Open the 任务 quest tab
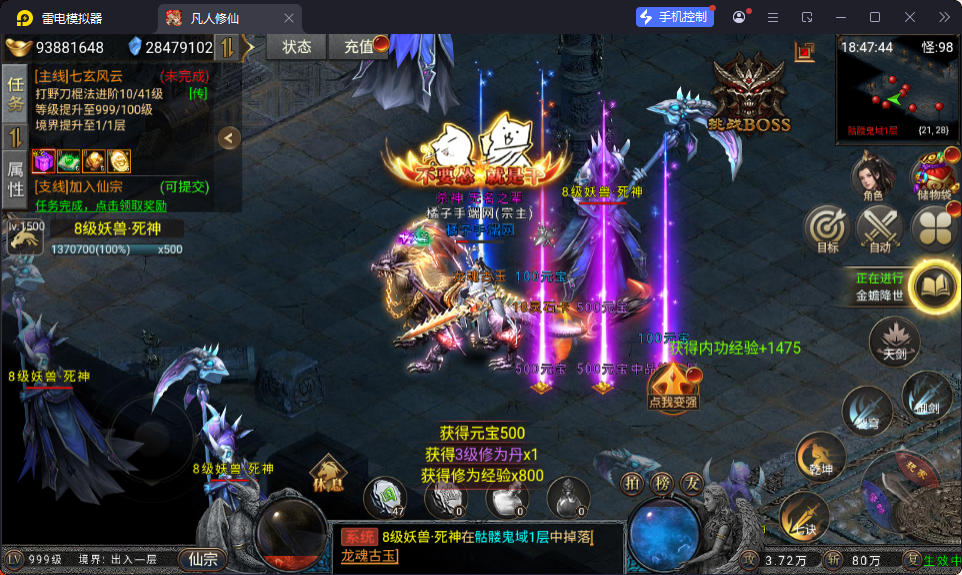The height and width of the screenshot is (575, 962). [x=15, y=93]
